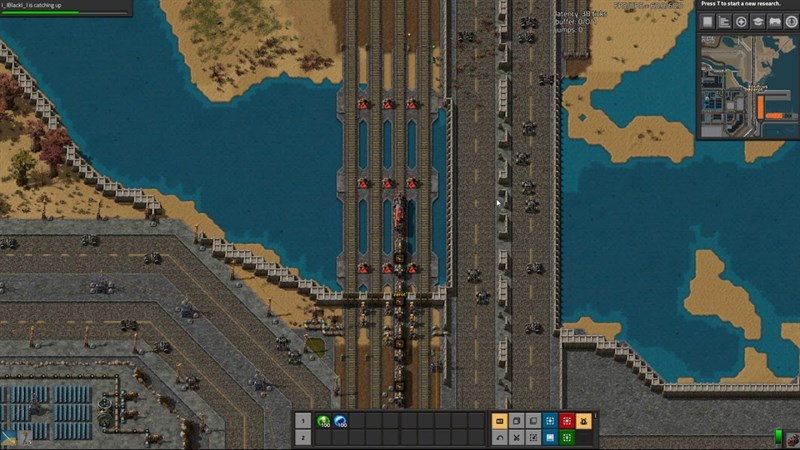Click the undo arrow shortcut button

(500, 438)
